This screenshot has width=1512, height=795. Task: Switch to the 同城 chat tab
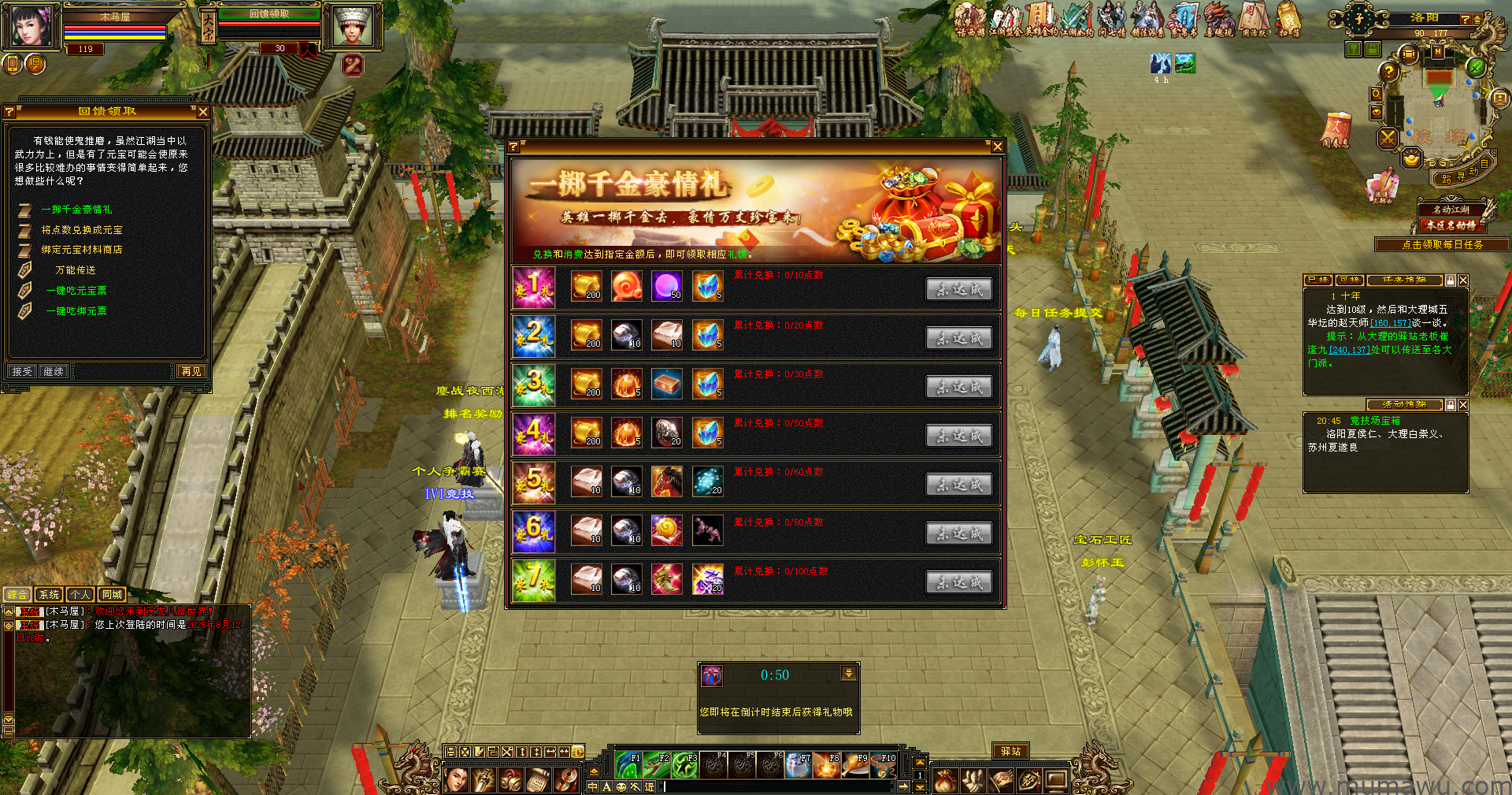[112, 595]
